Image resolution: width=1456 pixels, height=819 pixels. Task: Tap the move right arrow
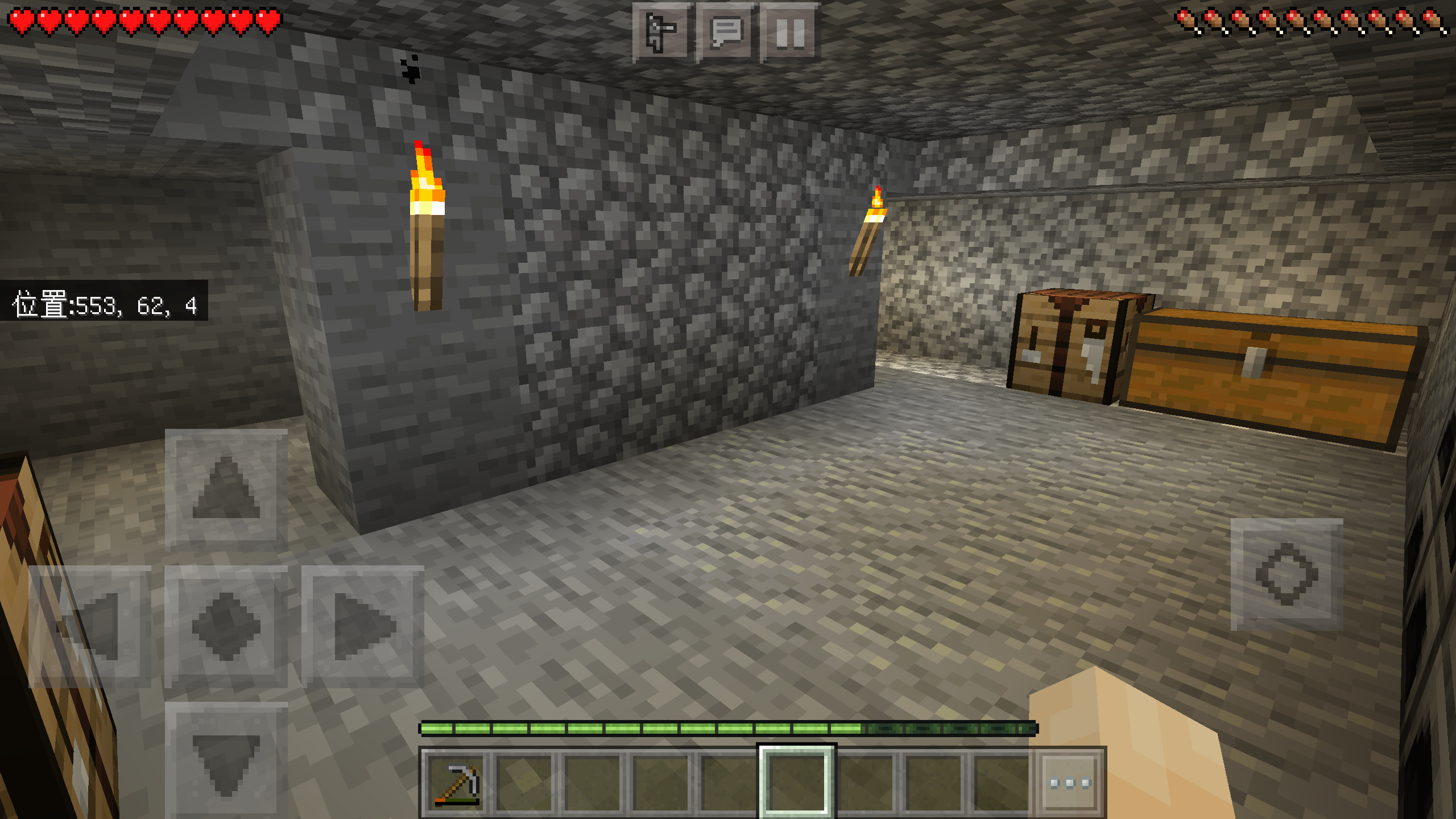point(362,626)
